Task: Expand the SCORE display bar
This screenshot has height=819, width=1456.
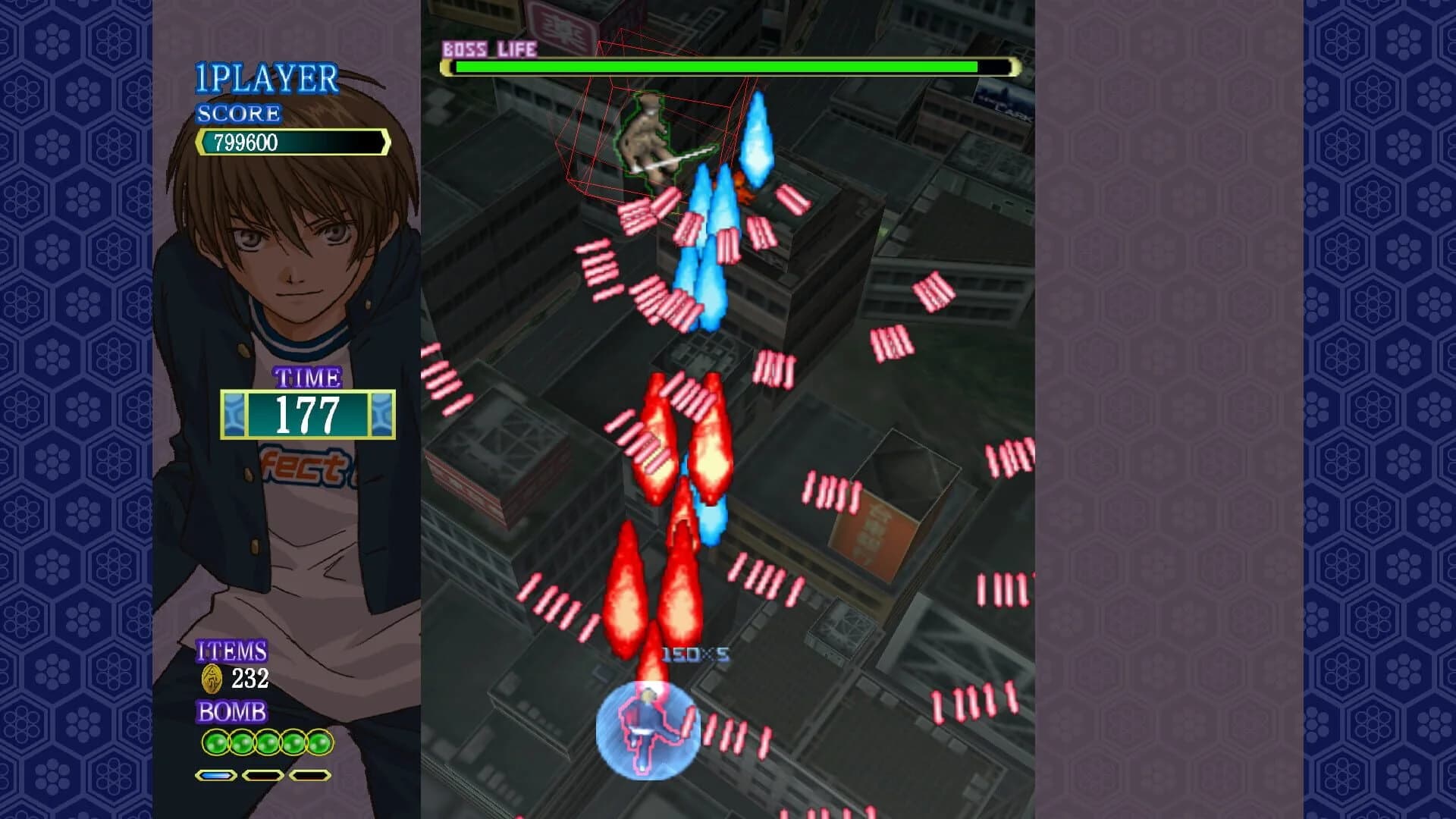Action: click(x=292, y=140)
